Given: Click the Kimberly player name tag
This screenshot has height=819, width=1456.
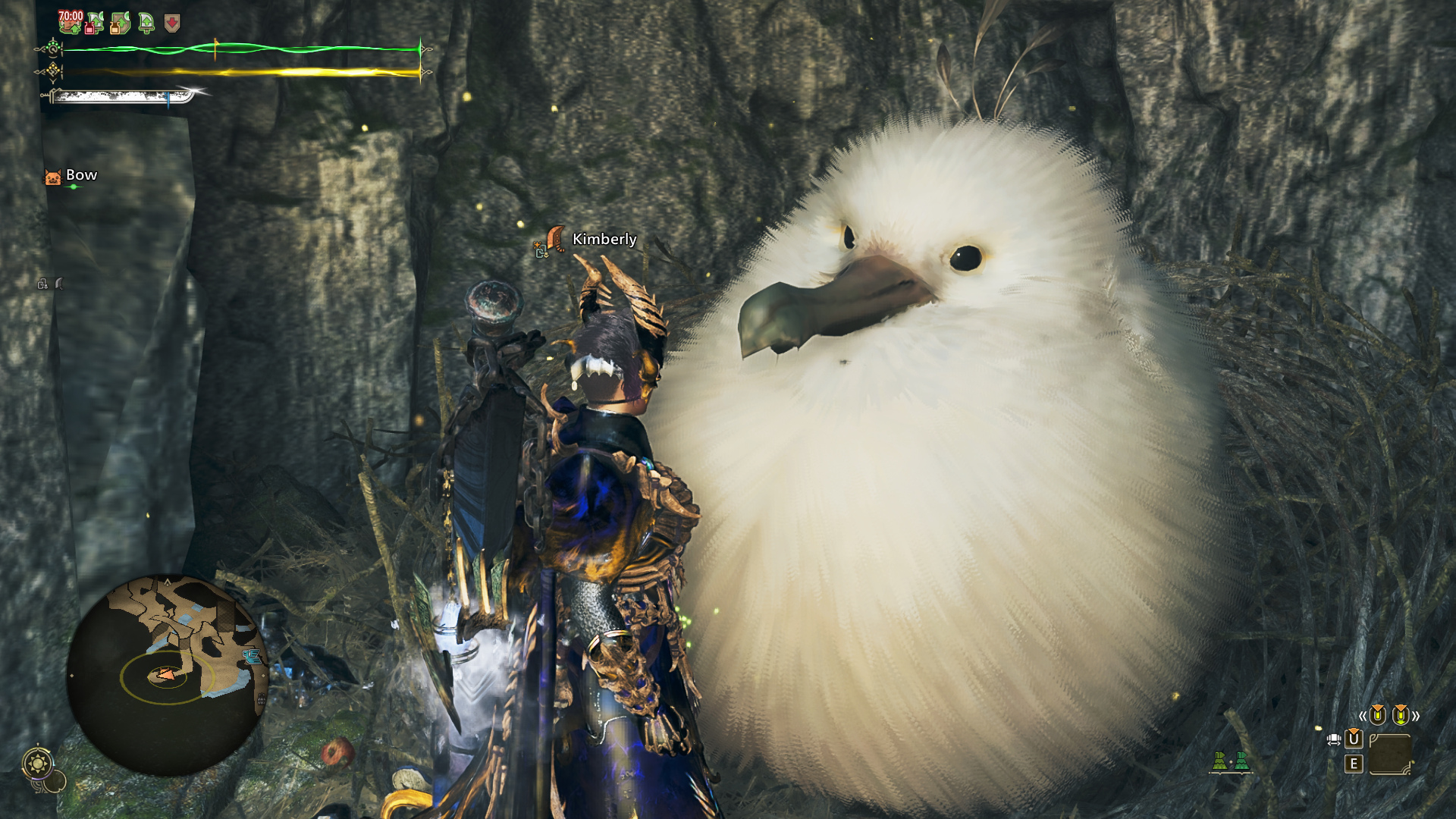Looking at the screenshot, I should pyautogui.click(x=604, y=239).
